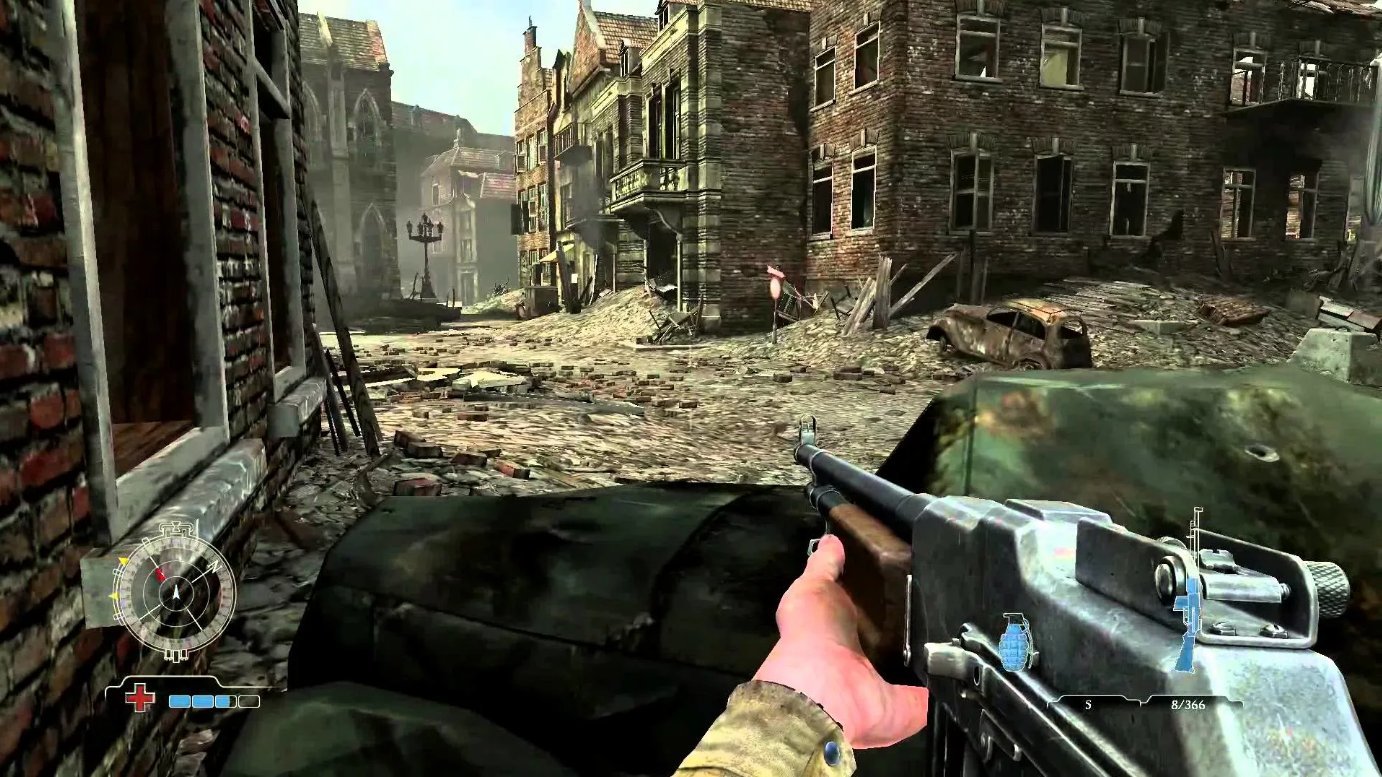Click the winding crown on top of the compass
Image resolution: width=1382 pixels, height=777 pixels.
coord(175,526)
